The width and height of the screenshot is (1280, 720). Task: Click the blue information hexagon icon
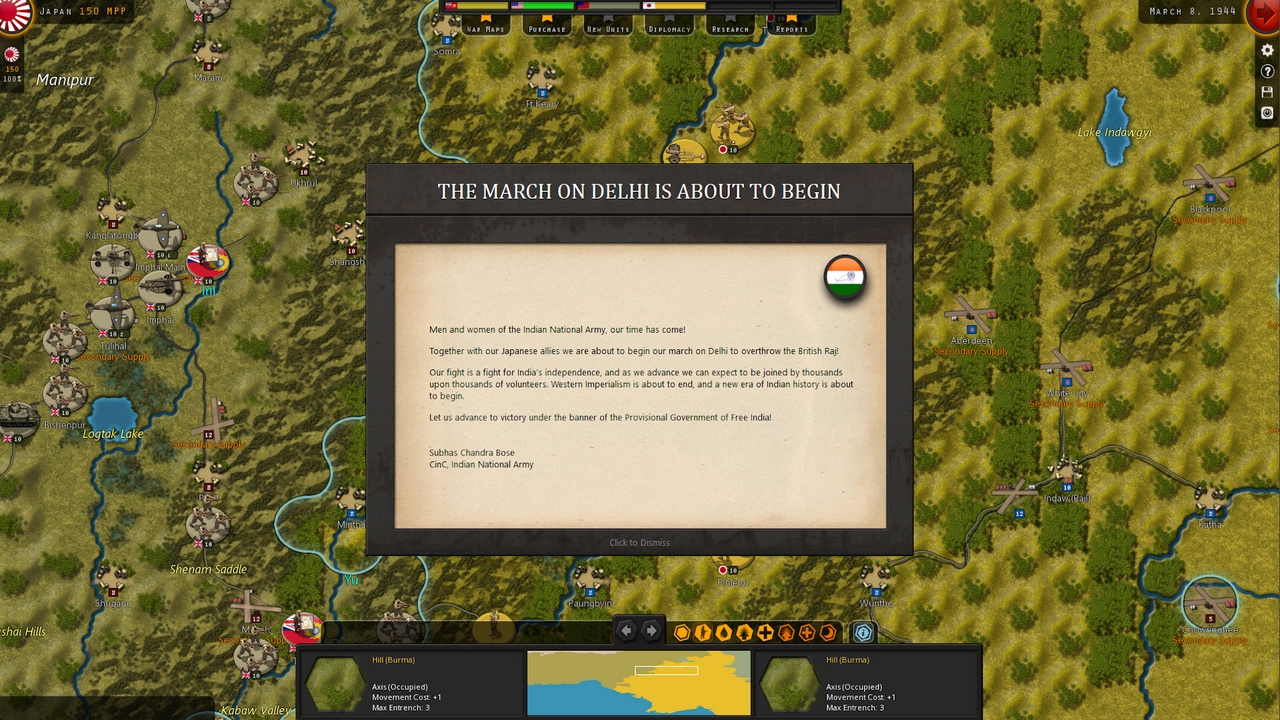(863, 632)
